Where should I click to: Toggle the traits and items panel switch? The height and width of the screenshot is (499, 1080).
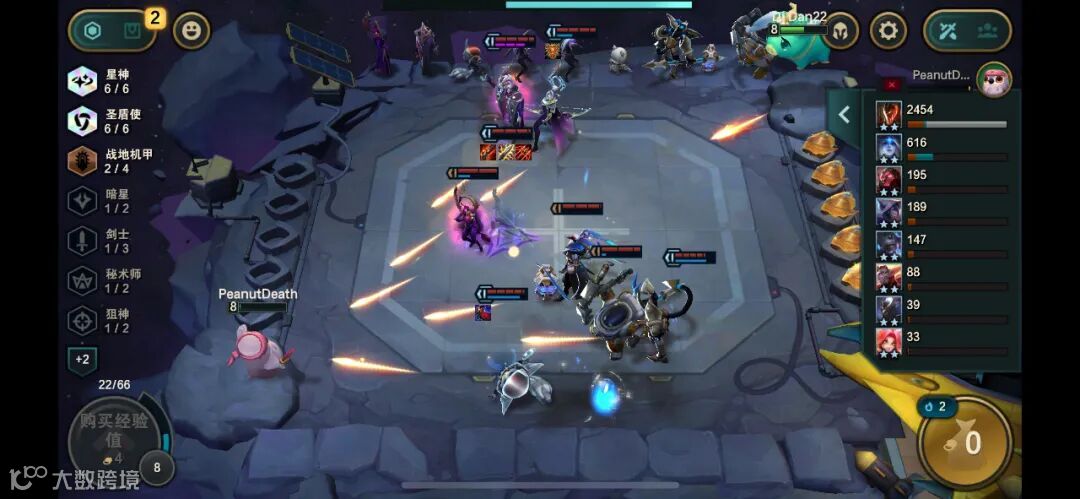111,31
